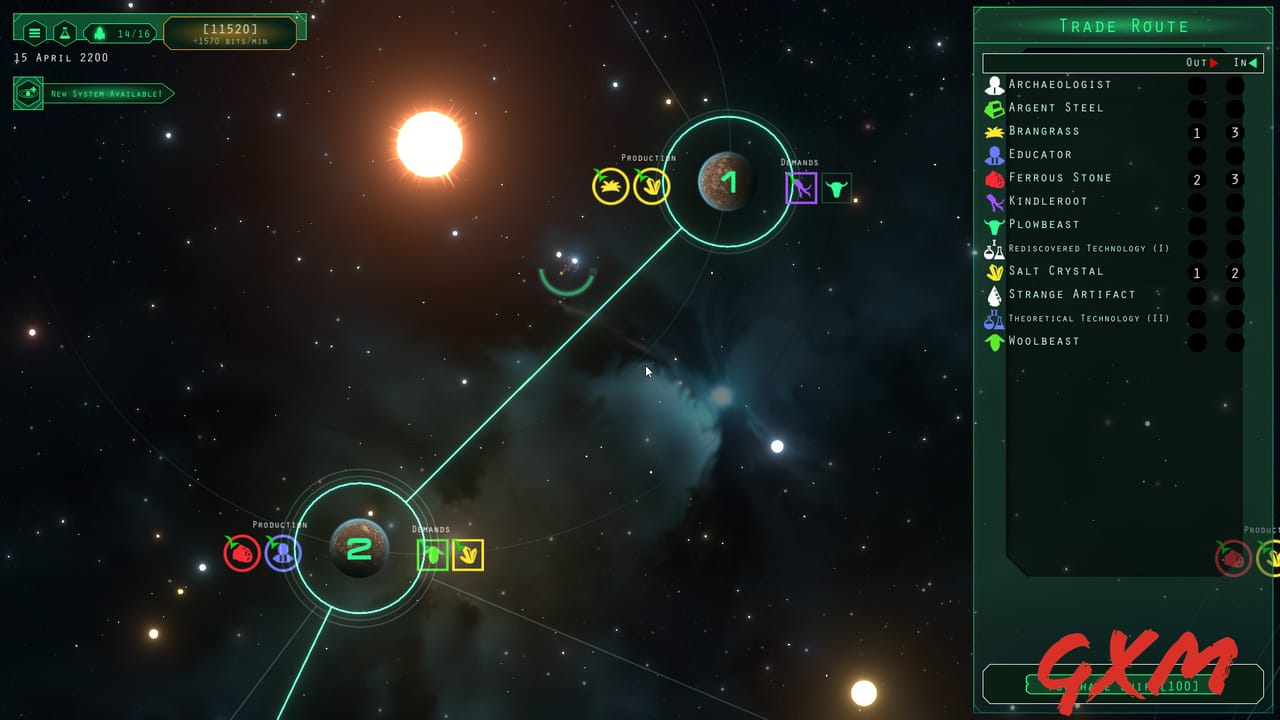Image resolution: width=1280 pixels, height=720 pixels.
Task: Select the Woolbeast icon
Action: 993,341
